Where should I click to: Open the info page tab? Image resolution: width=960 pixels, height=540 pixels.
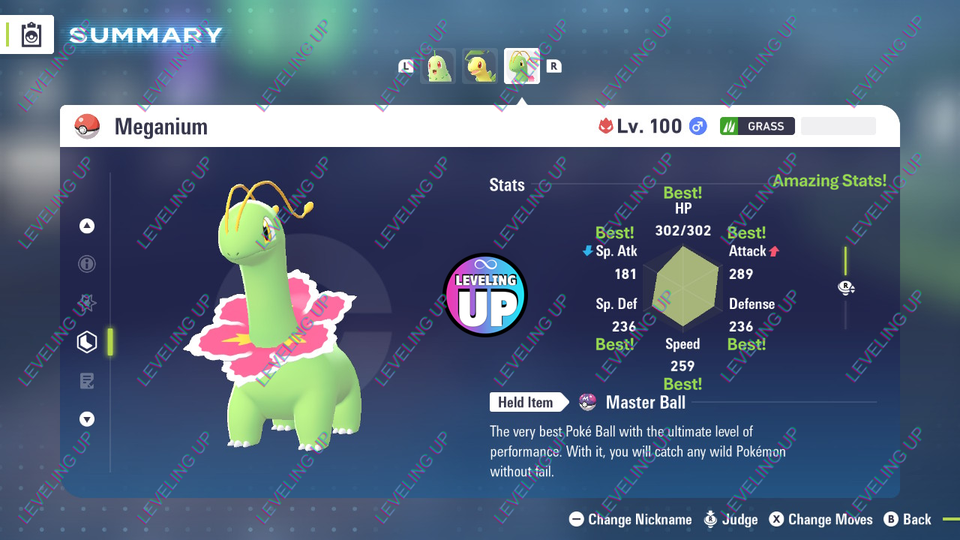click(x=87, y=264)
